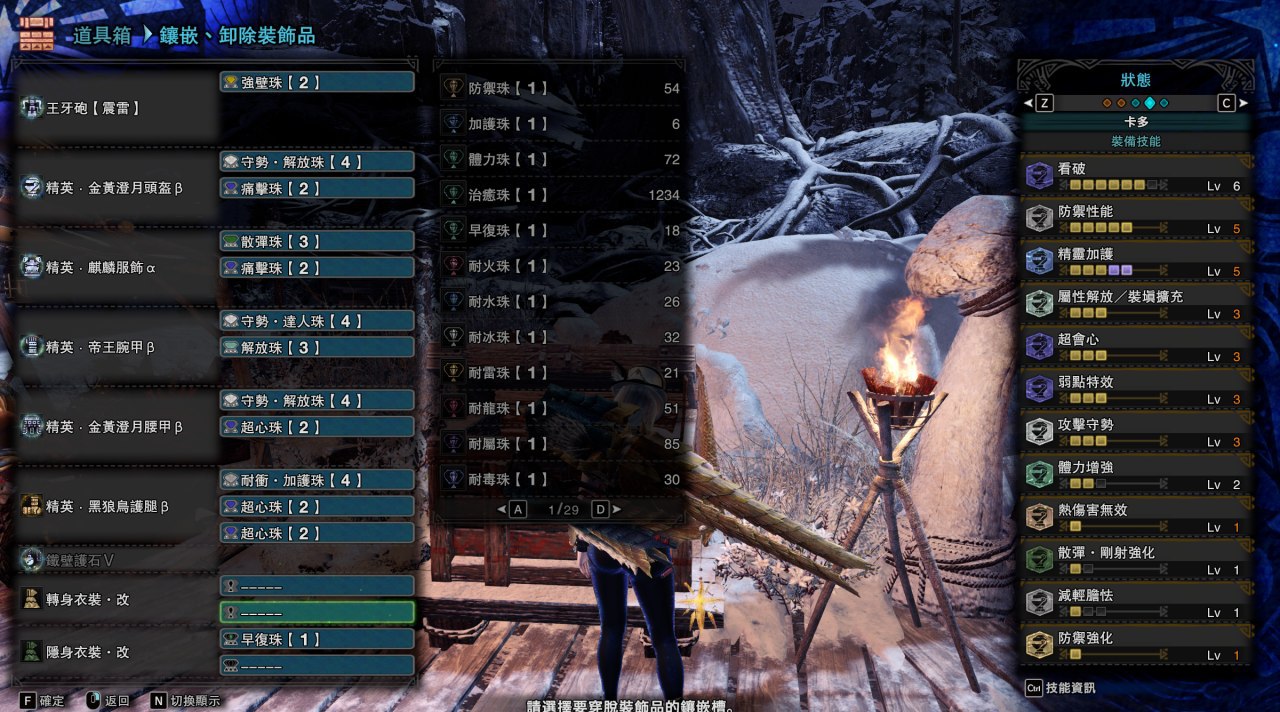Select the 守勢・達人珠【4】 slot
Image resolution: width=1280 pixels, height=712 pixels.
coord(316,321)
